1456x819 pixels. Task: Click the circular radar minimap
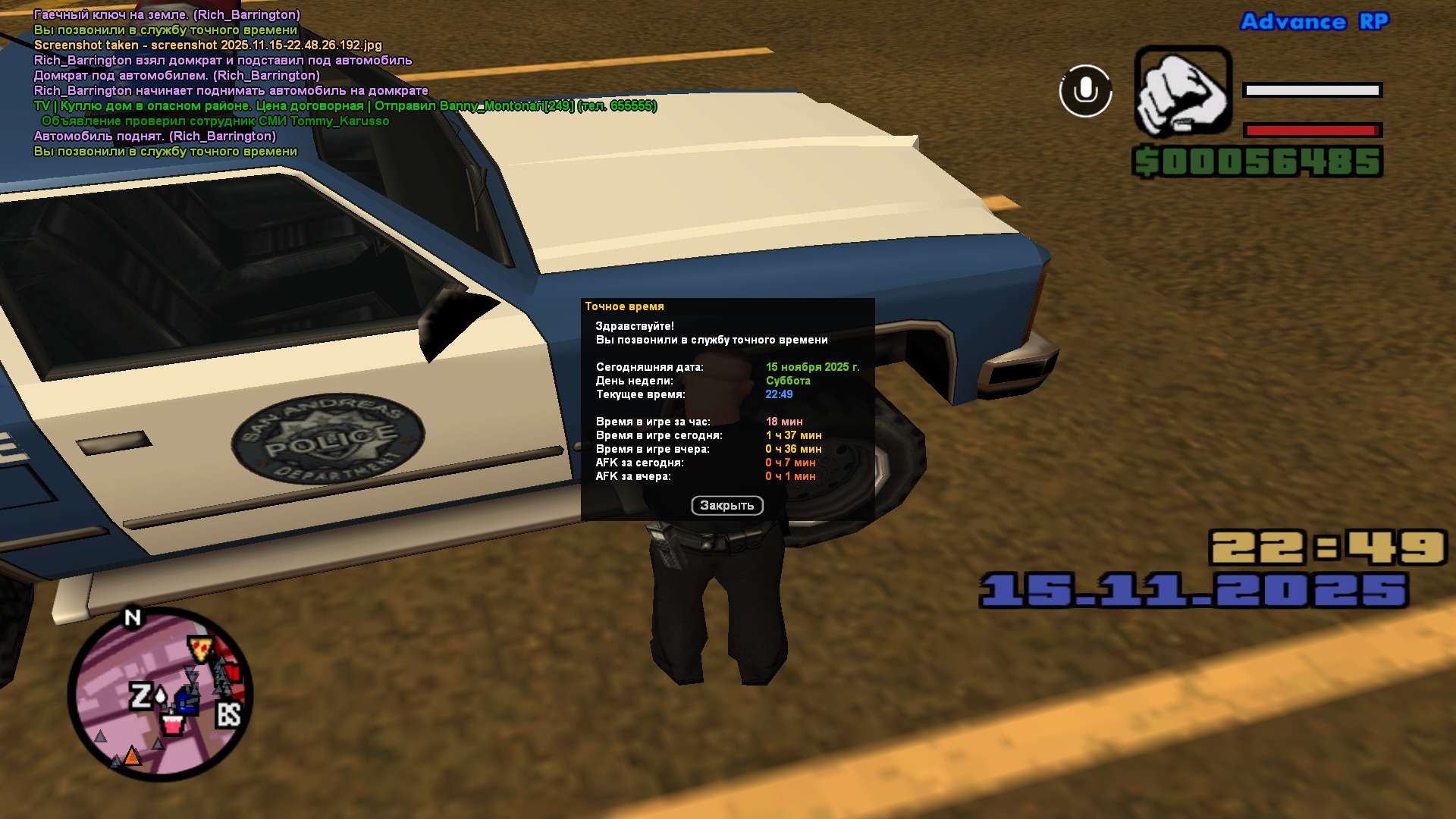[160, 695]
